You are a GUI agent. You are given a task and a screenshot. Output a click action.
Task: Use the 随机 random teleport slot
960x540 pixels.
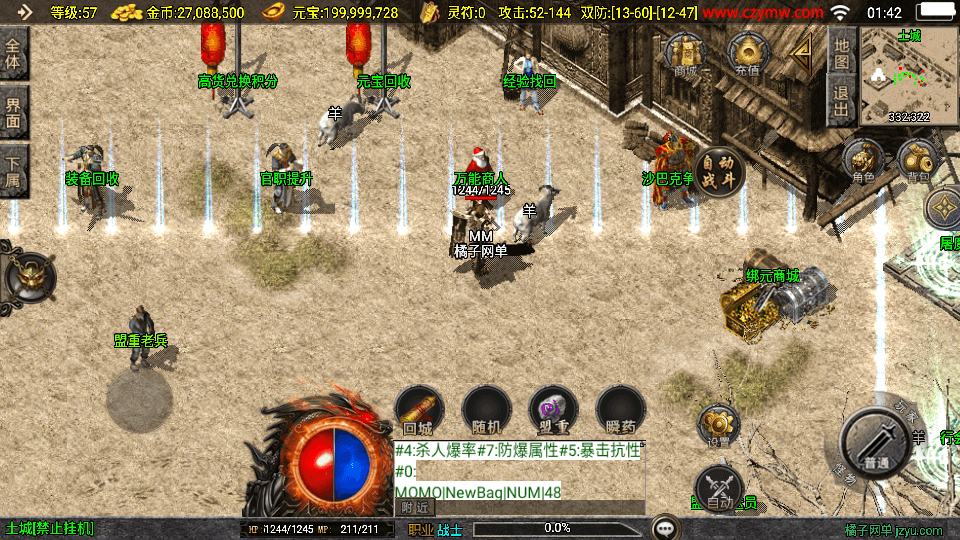tap(486, 410)
